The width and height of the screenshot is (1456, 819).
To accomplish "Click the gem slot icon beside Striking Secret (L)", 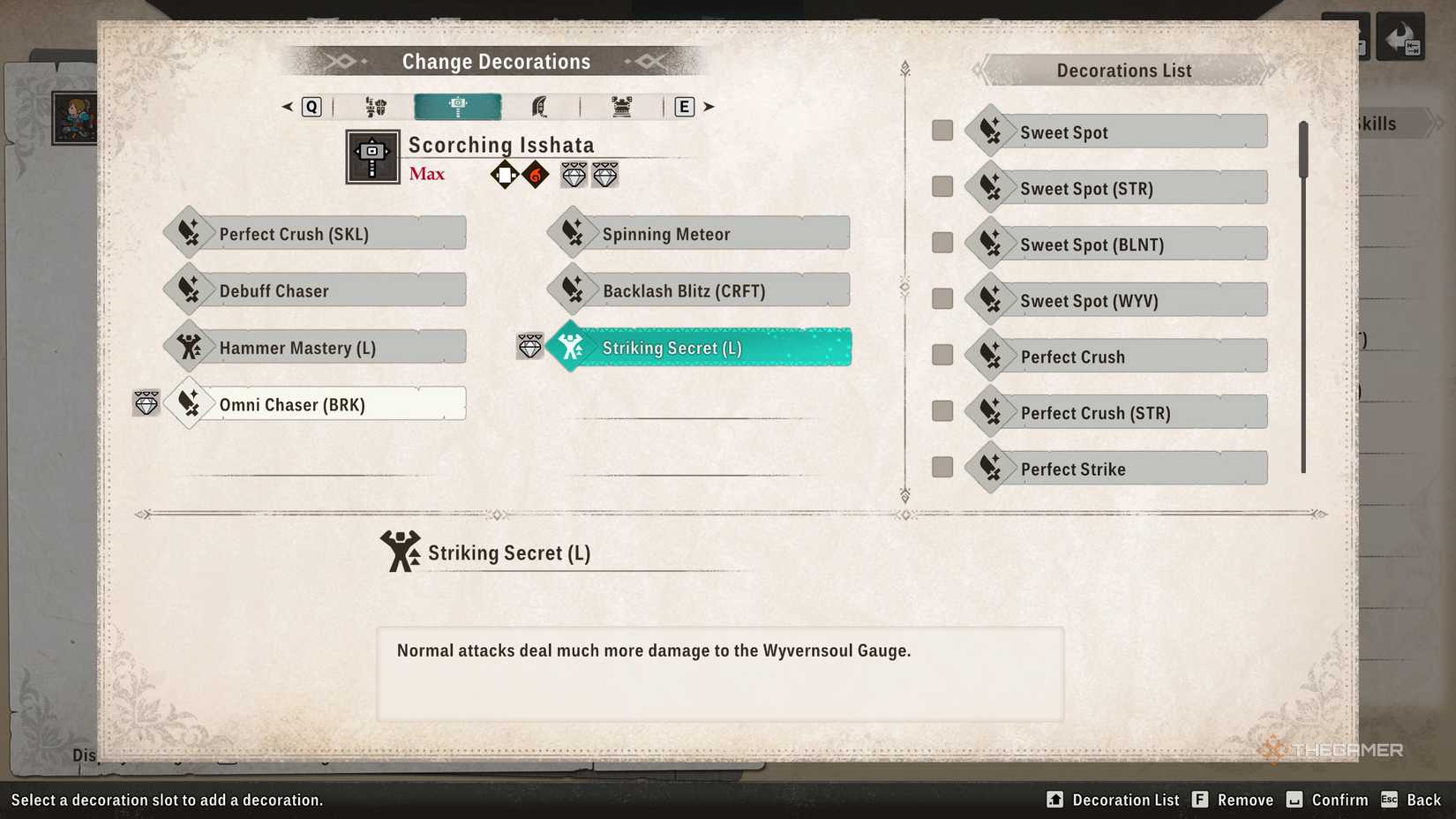I will 529,347.
